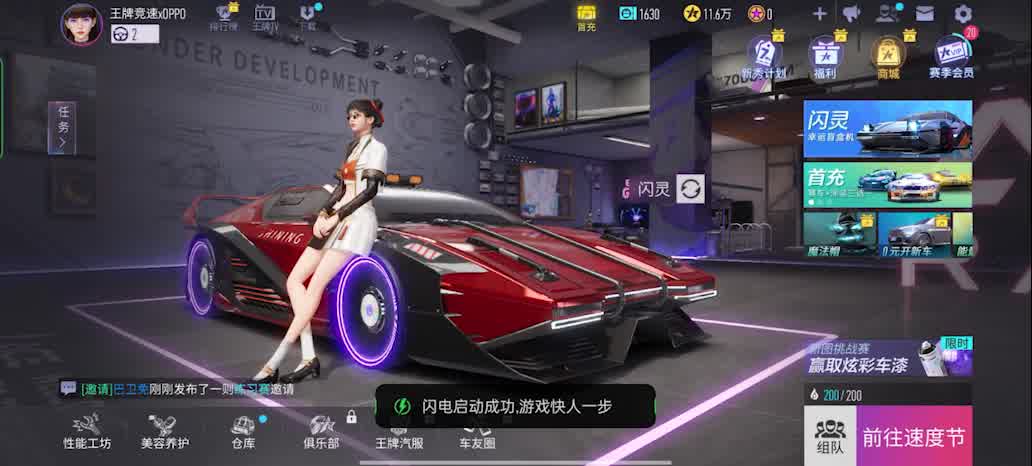Start 前往速度节 speed festival
The image size is (1032, 466).
913,436
